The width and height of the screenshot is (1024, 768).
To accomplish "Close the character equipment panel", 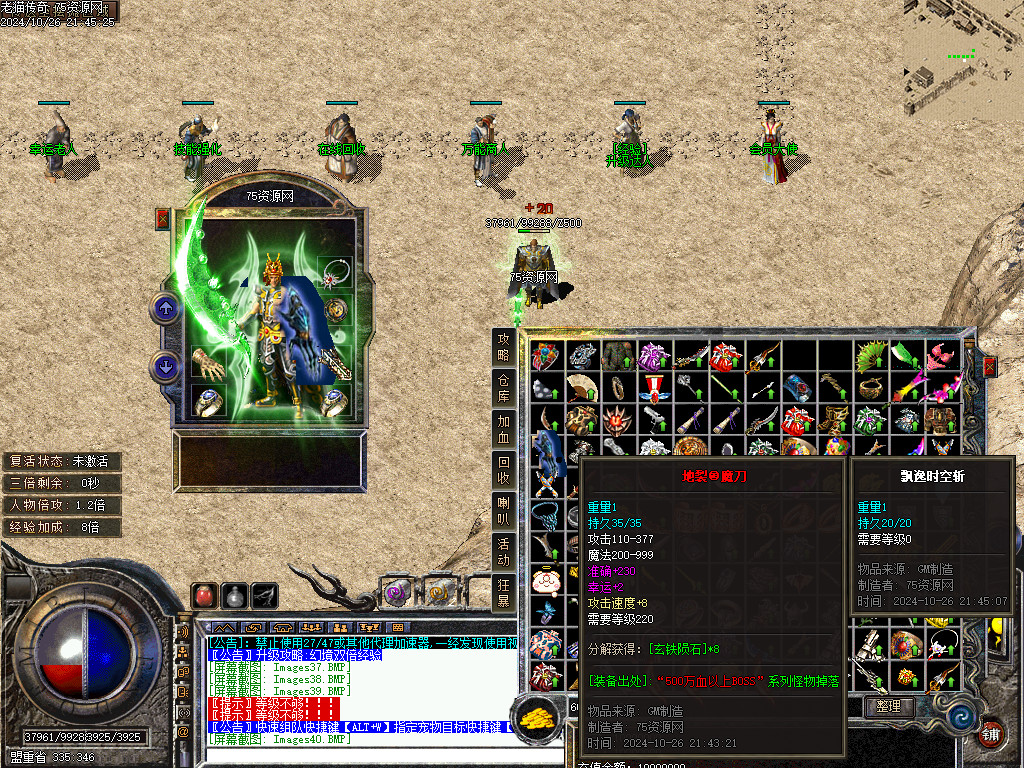I will (163, 219).
